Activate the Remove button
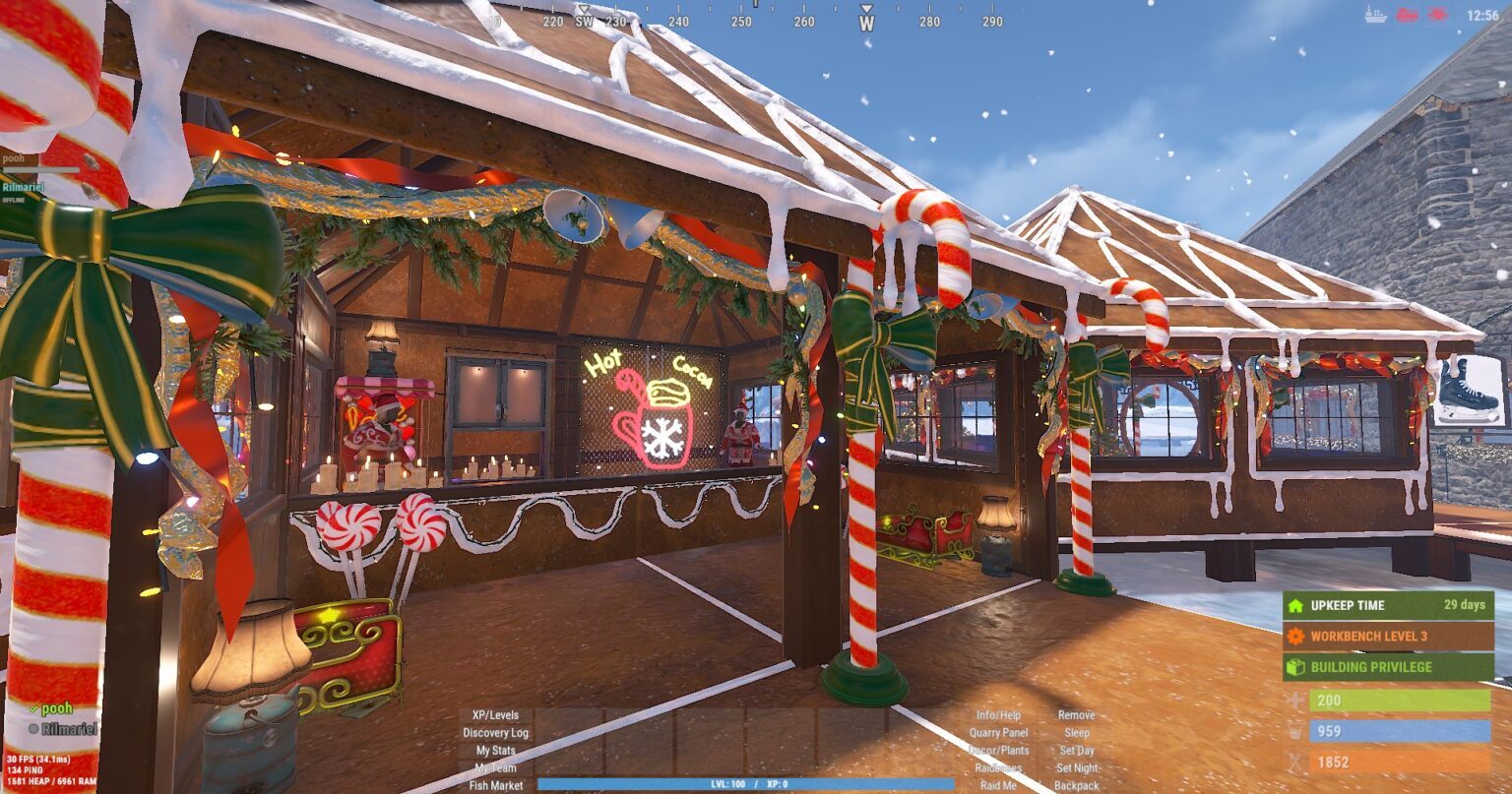The image size is (1512, 794). [1076, 715]
